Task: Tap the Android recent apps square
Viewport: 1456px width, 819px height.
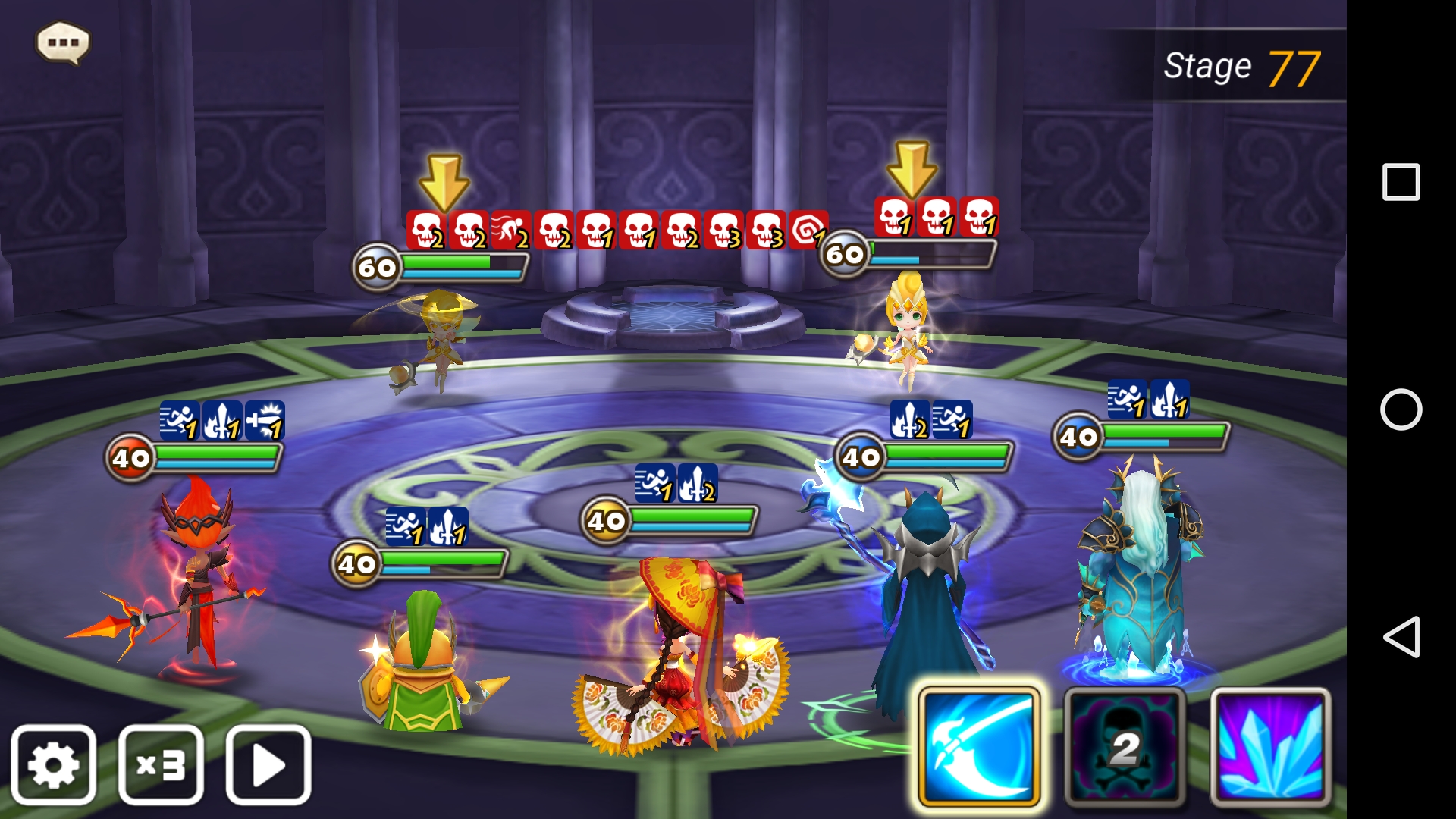Action: tap(1401, 182)
